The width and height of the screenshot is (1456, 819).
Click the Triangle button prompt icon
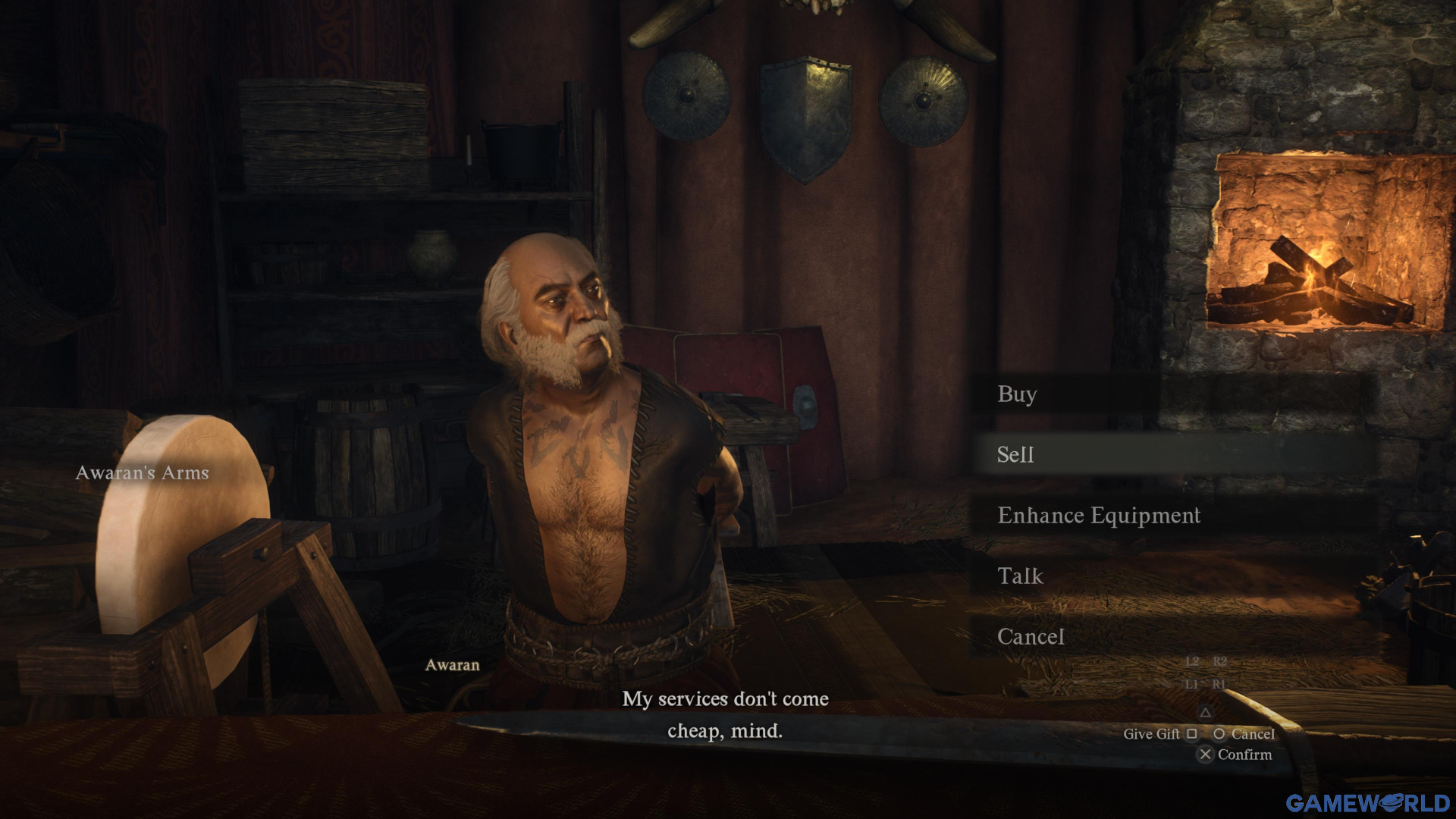1207,714
